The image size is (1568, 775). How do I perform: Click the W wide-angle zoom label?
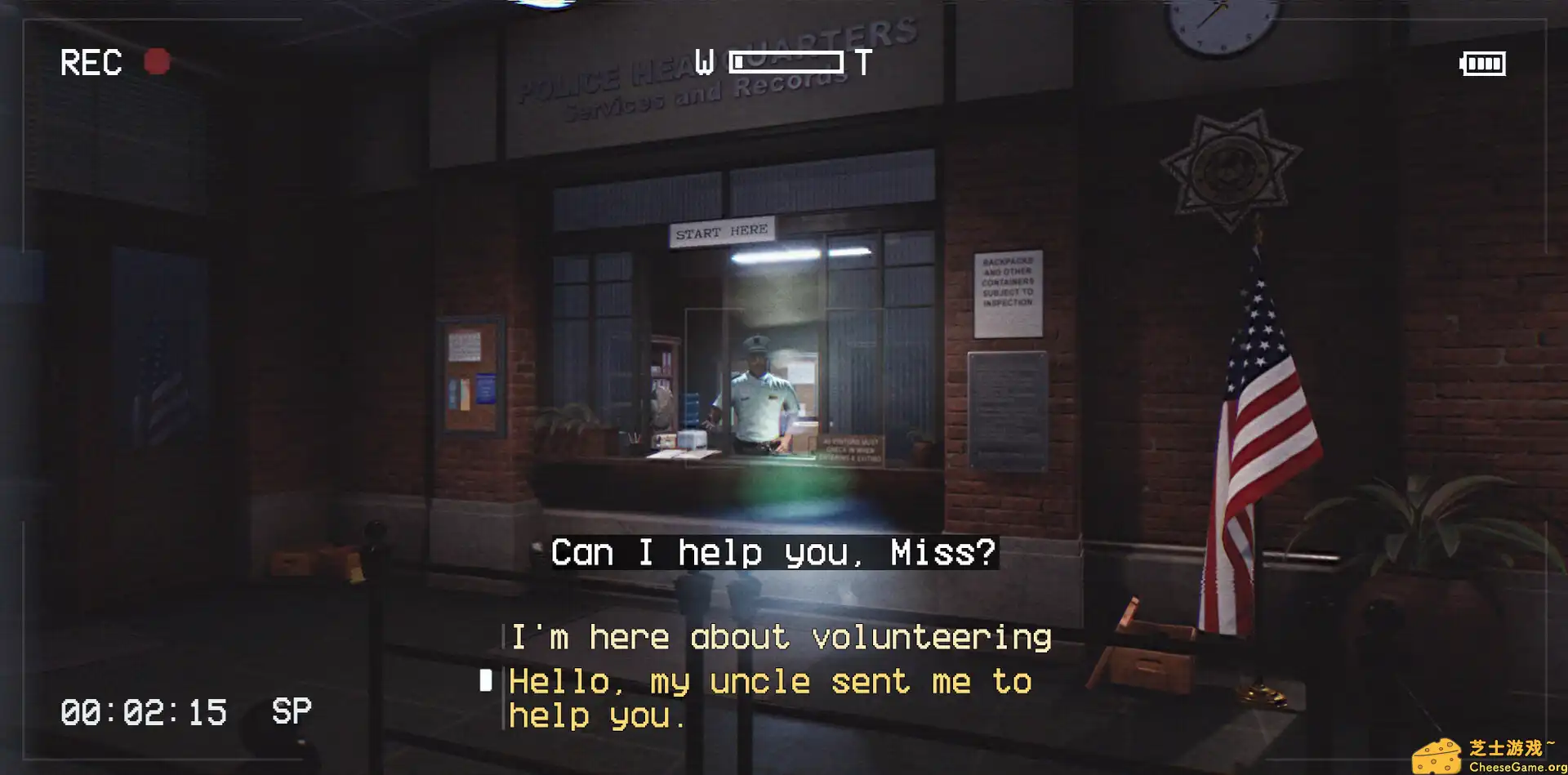[x=704, y=60]
